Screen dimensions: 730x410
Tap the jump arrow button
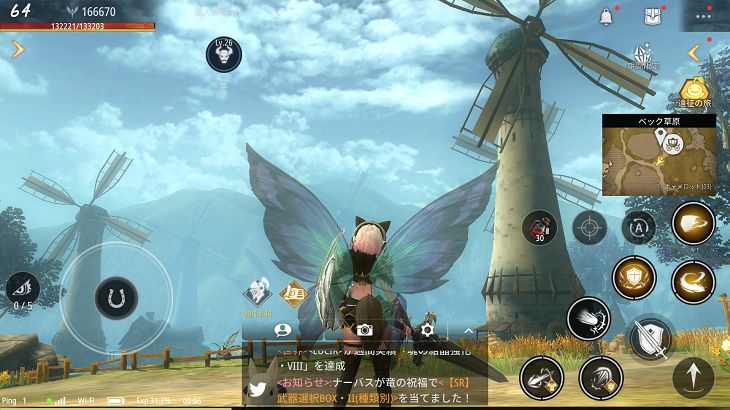(x=693, y=379)
